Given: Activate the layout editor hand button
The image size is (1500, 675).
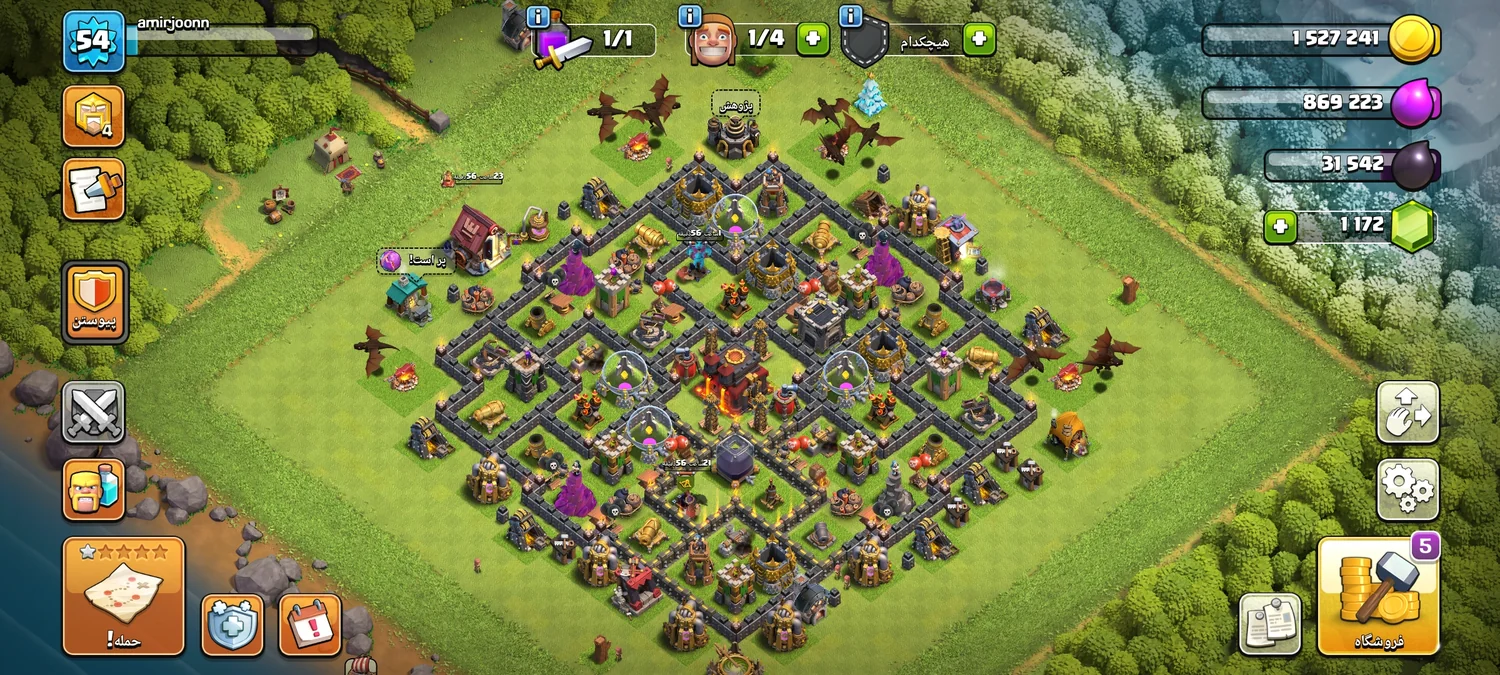Looking at the screenshot, I should click(x=1407, y=411).
